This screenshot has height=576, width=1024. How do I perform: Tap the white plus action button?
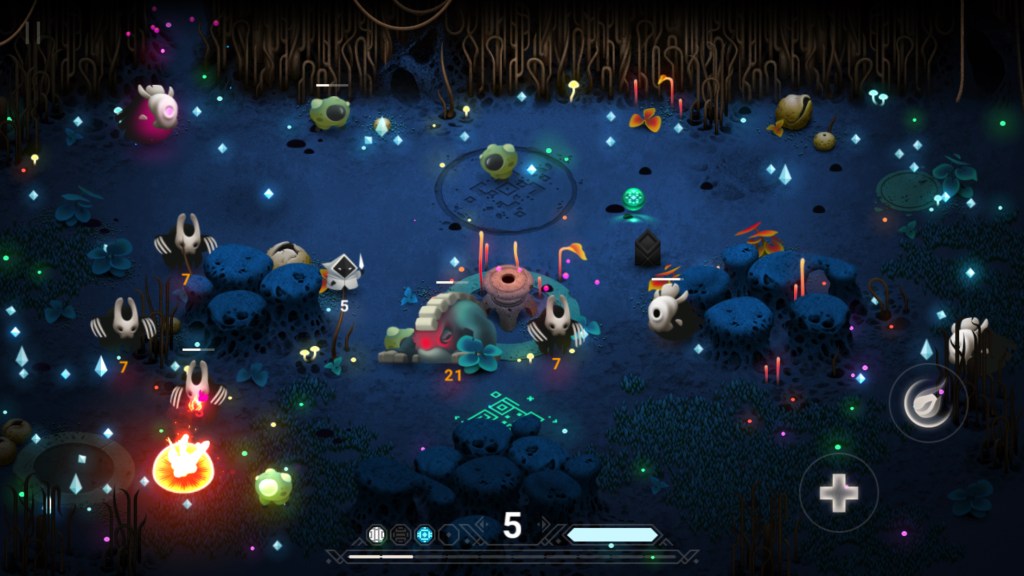click(838, 492)
